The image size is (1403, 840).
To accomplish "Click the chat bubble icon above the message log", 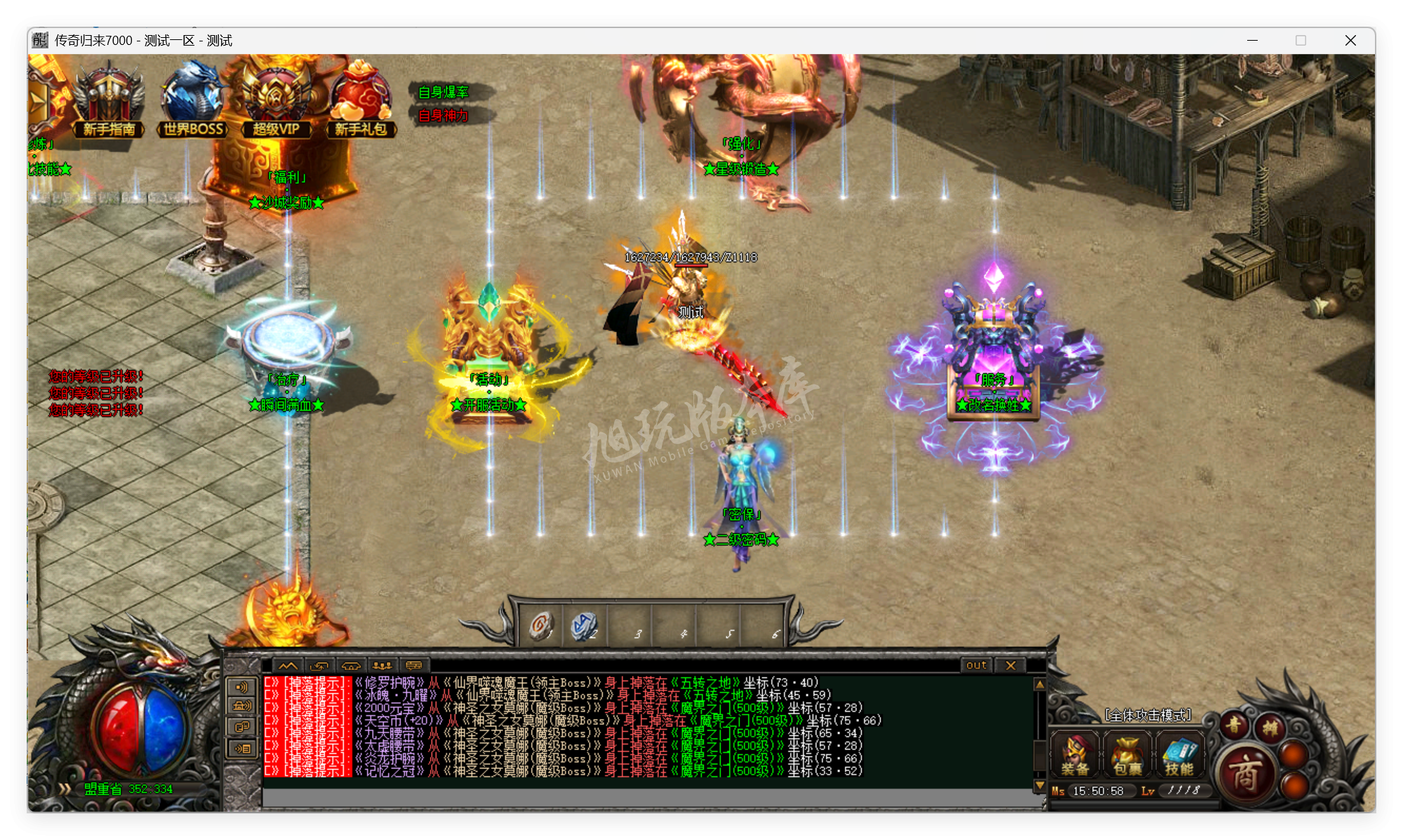I will tap(414, 667).
